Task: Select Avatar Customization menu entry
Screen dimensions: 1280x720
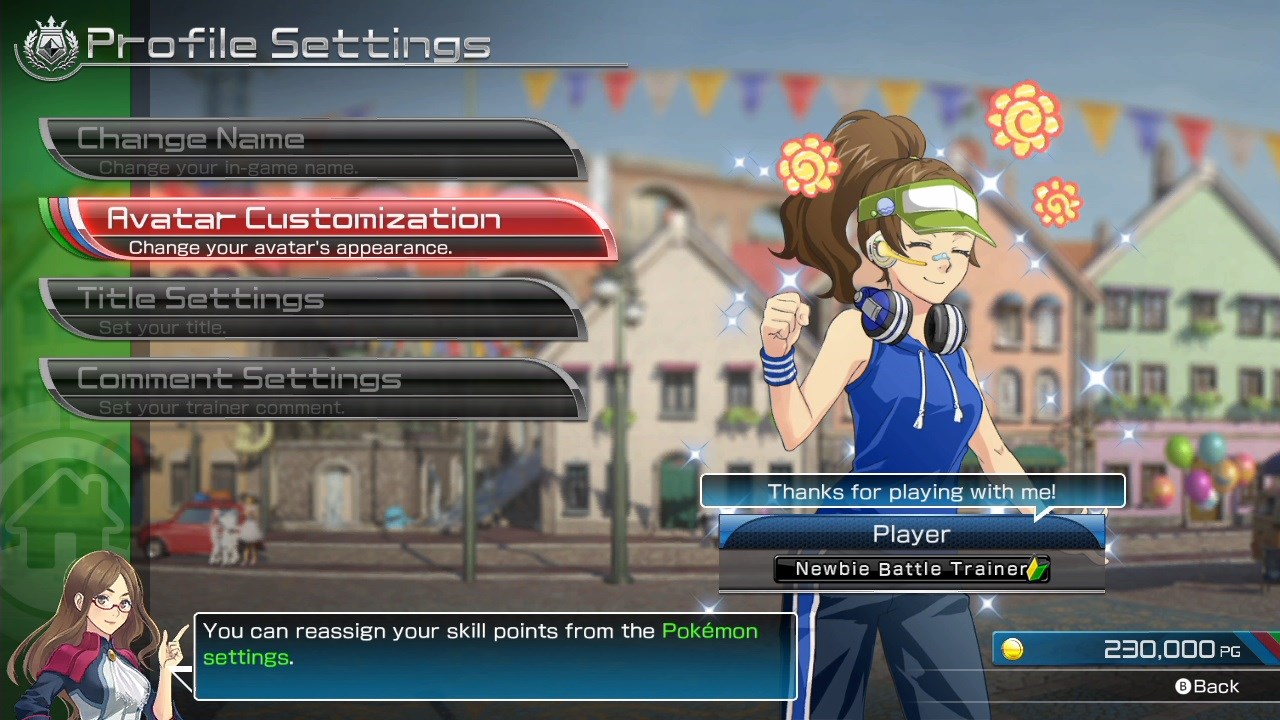Action: coord(330,229)
